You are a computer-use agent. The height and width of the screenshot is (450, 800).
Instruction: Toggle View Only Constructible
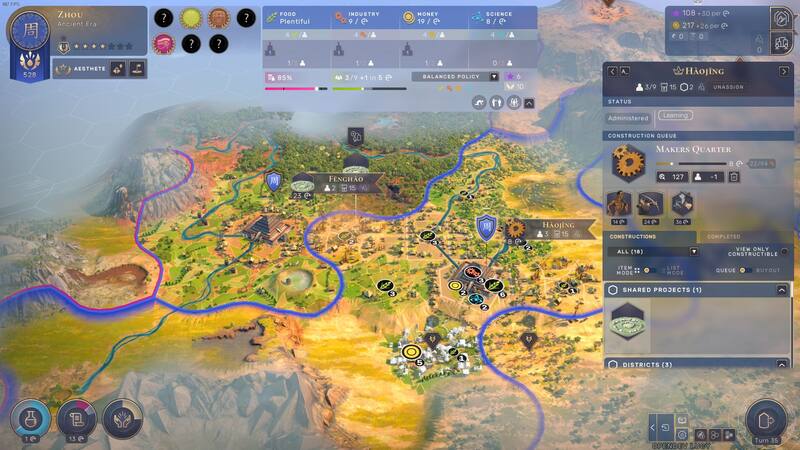(x=785, y=251)
